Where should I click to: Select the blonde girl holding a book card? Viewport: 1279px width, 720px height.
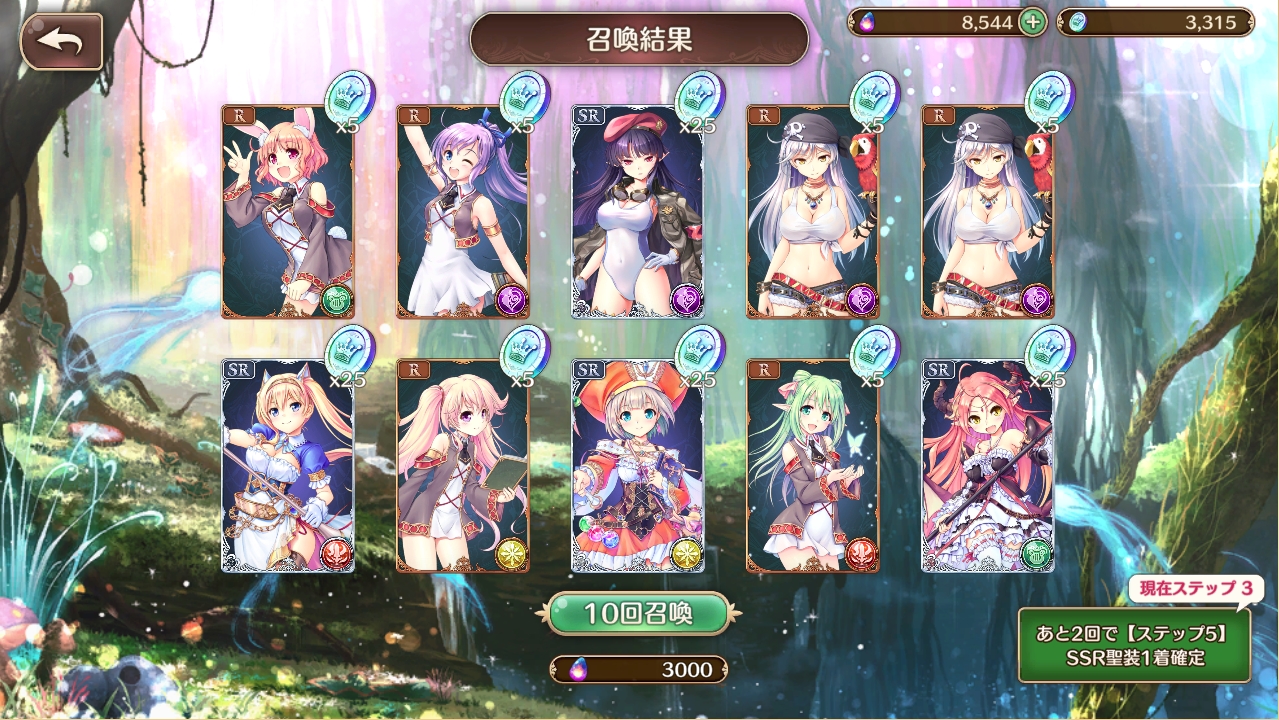click(462, 466)
